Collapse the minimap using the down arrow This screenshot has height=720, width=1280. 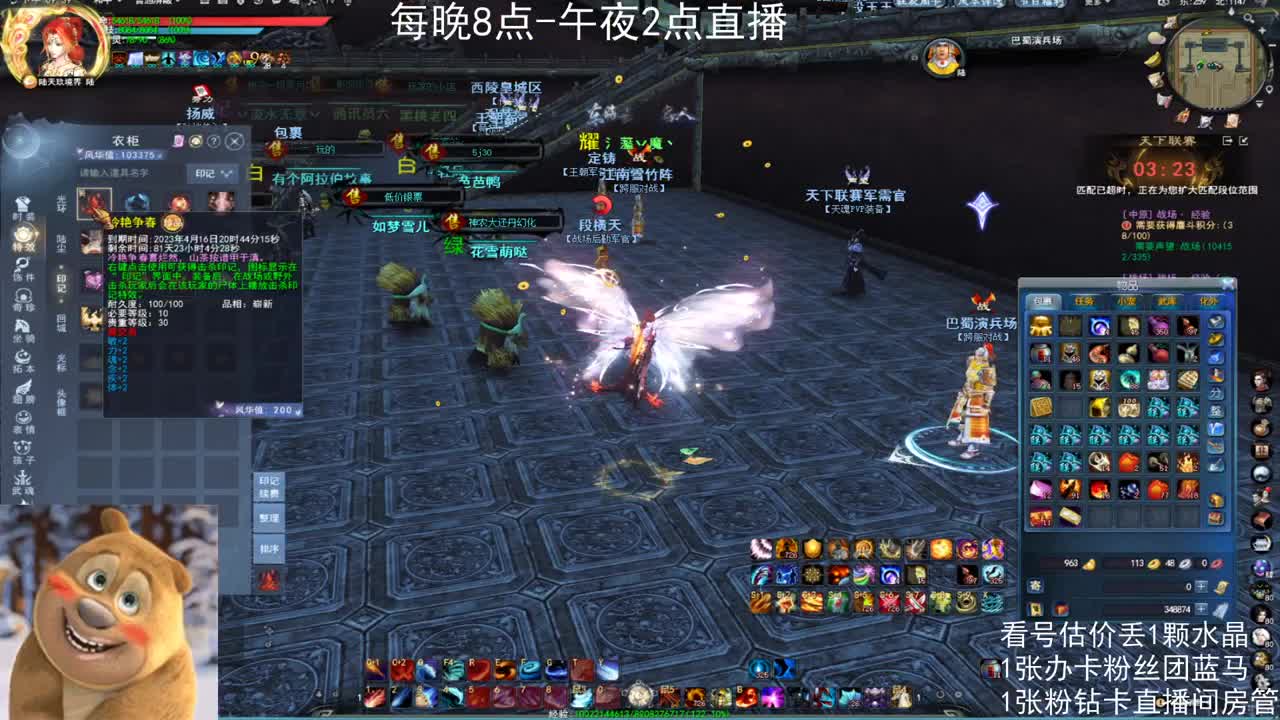pos(1258,102)
